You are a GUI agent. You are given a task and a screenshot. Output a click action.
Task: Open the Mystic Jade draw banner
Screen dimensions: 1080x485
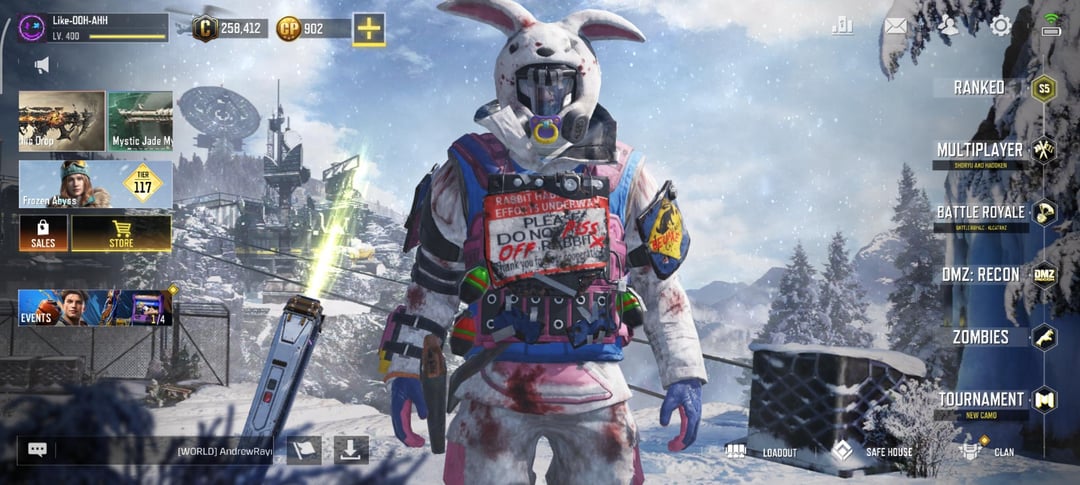coord(140,121)
